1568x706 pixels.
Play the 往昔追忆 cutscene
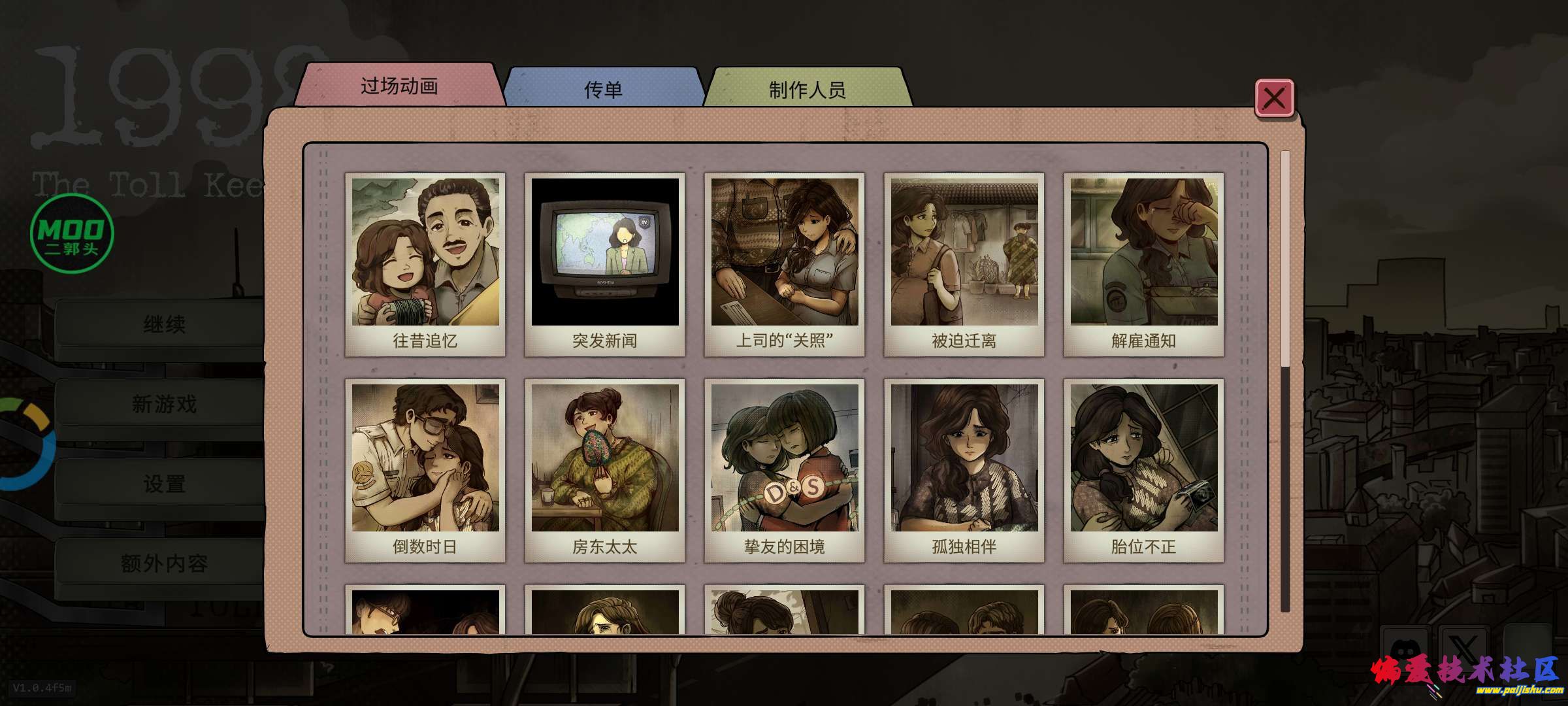[x=425, y=264]
